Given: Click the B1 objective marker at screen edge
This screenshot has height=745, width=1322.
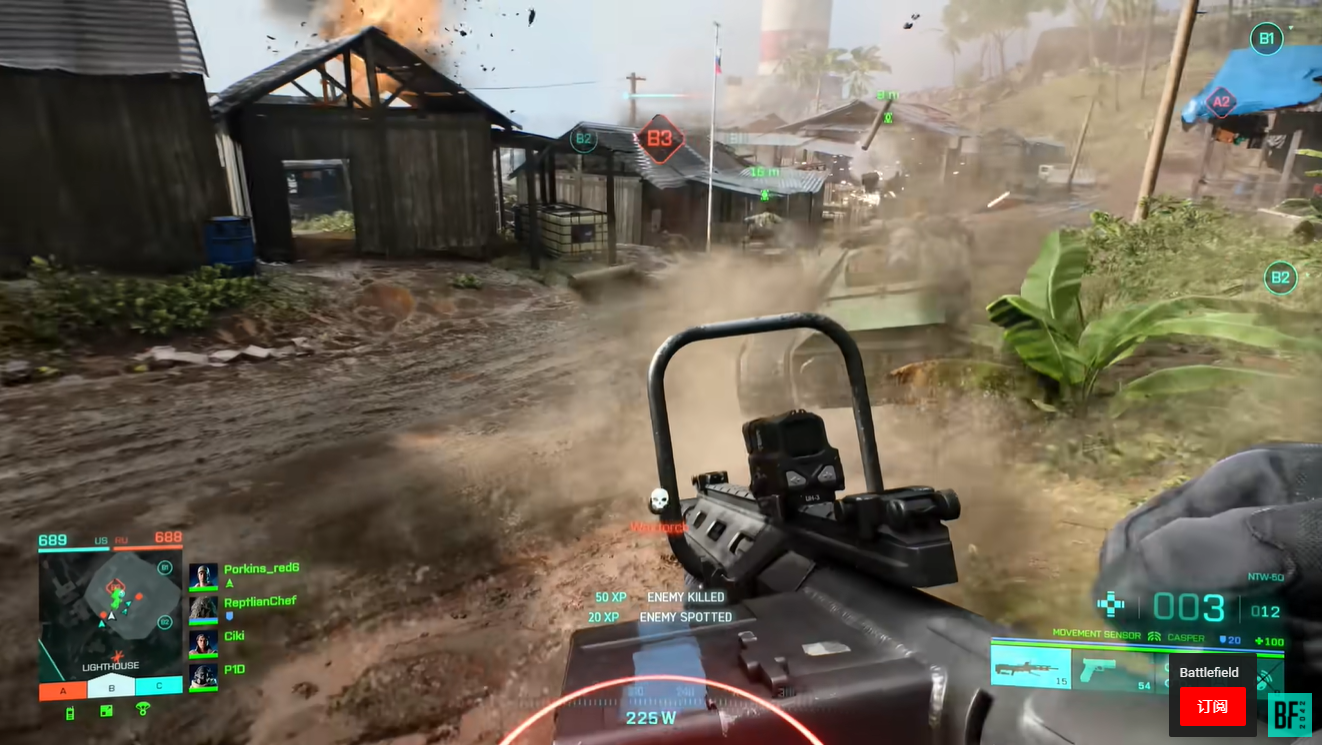Looking at the screenshot, I should tap(1266, 39).
